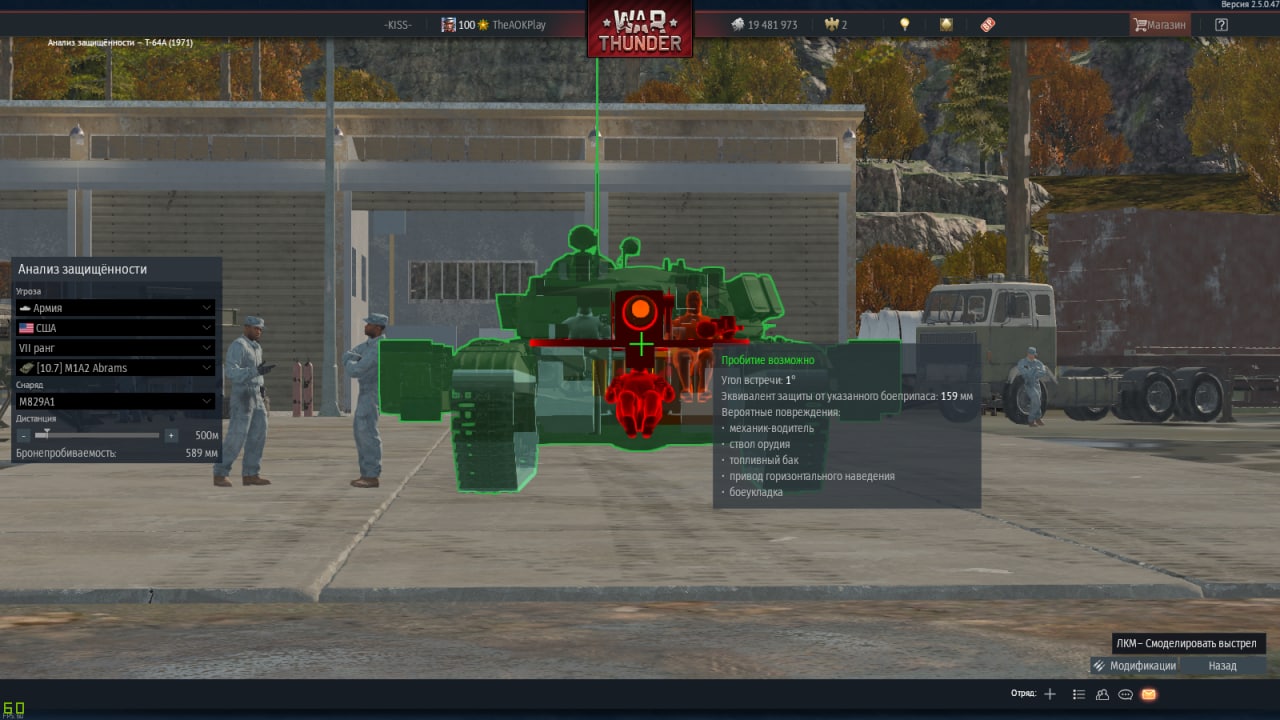Click the War Thunder logo
1280x720 pixels.
pyautogui.click(x=640, y=30)
